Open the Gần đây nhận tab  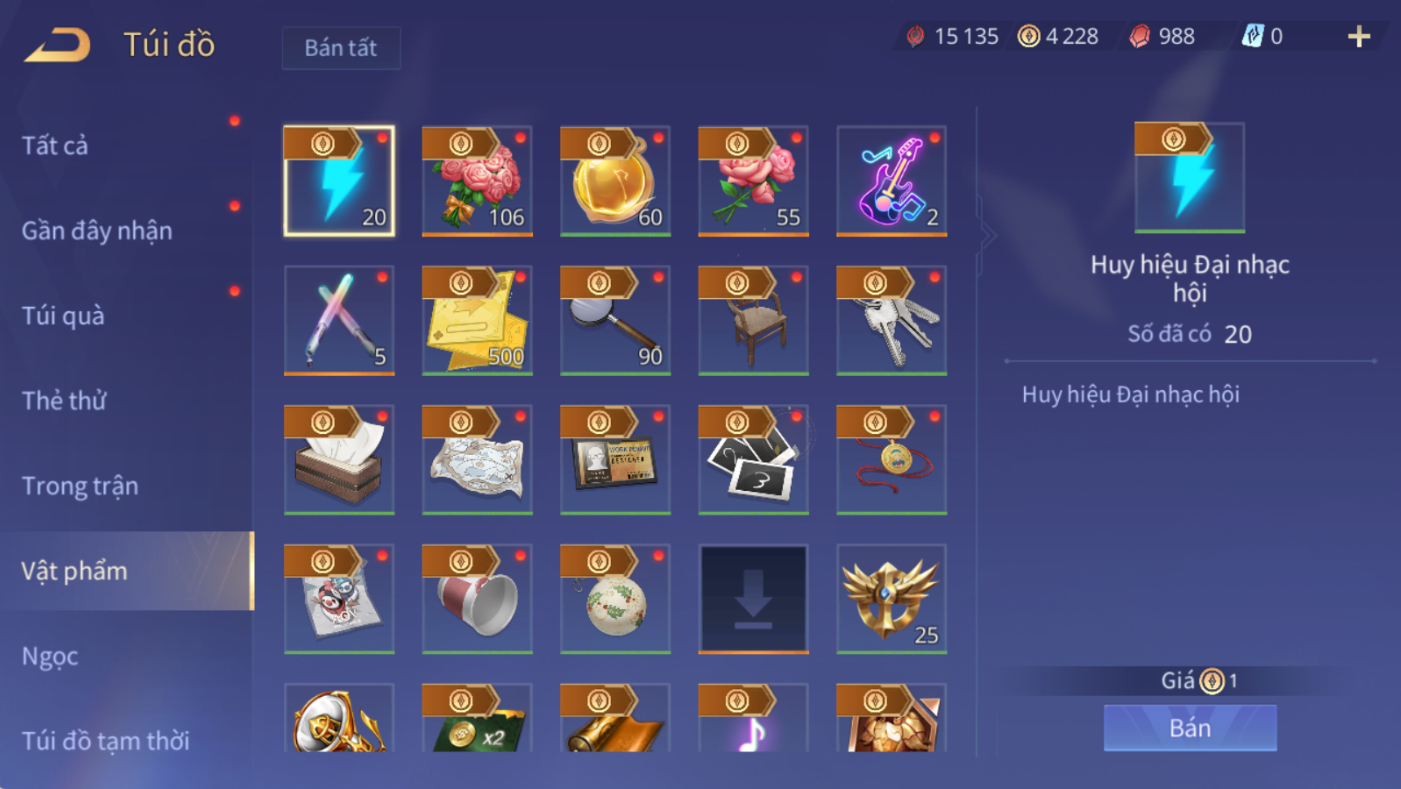(x=97, y=231)
